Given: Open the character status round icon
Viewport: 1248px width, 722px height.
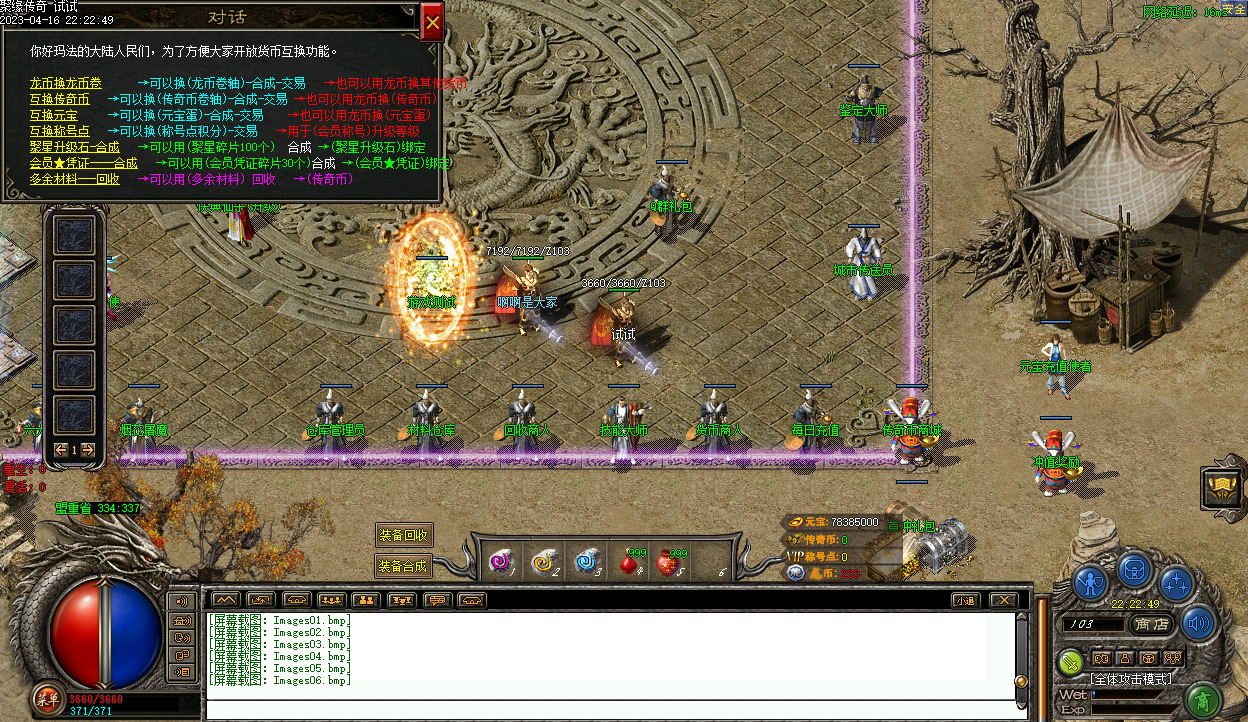Looking at the screenshot, I should tap(1091, 582).
